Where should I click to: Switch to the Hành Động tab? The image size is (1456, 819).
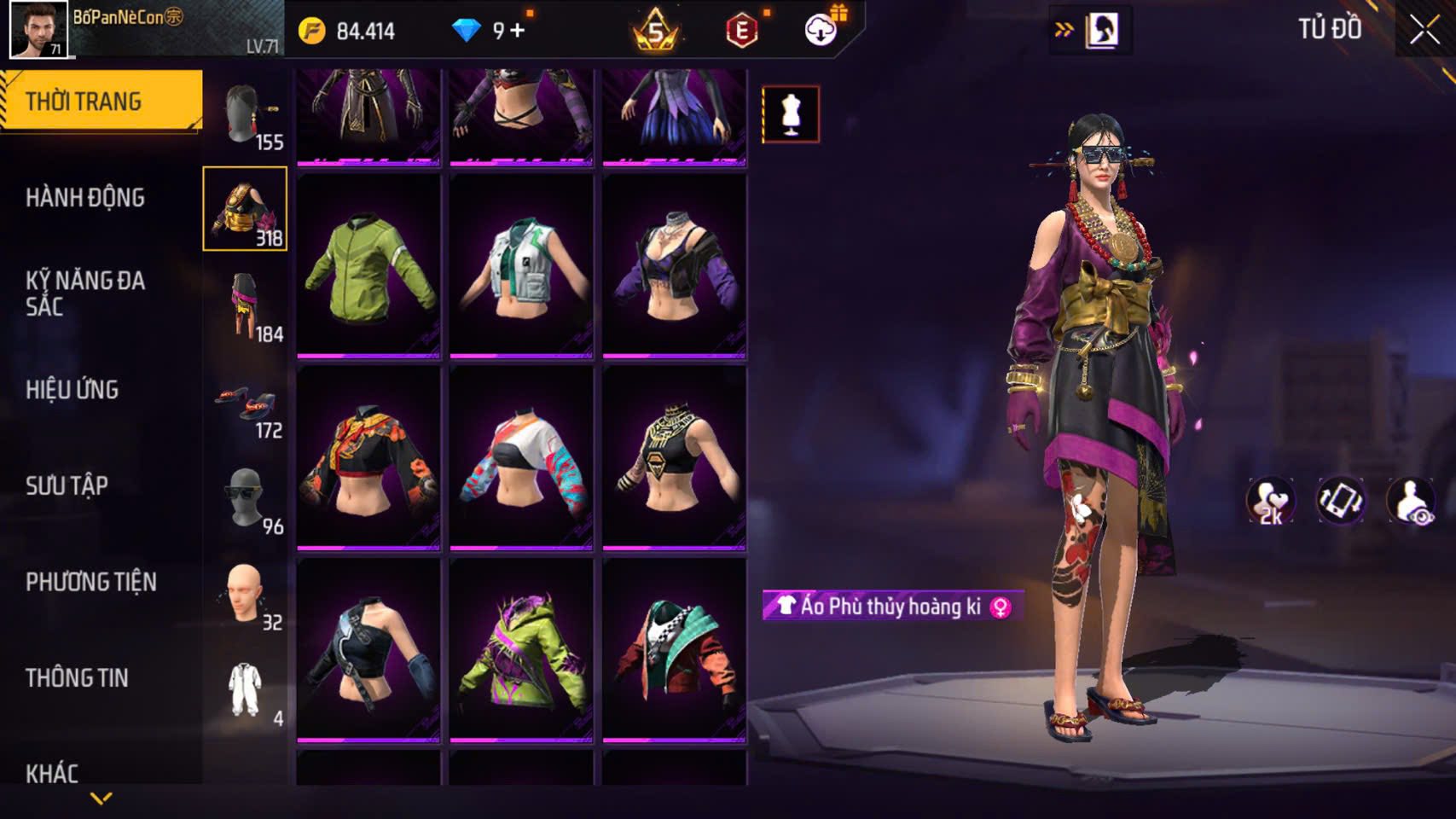pyautogui.click(x=85, y=198)
